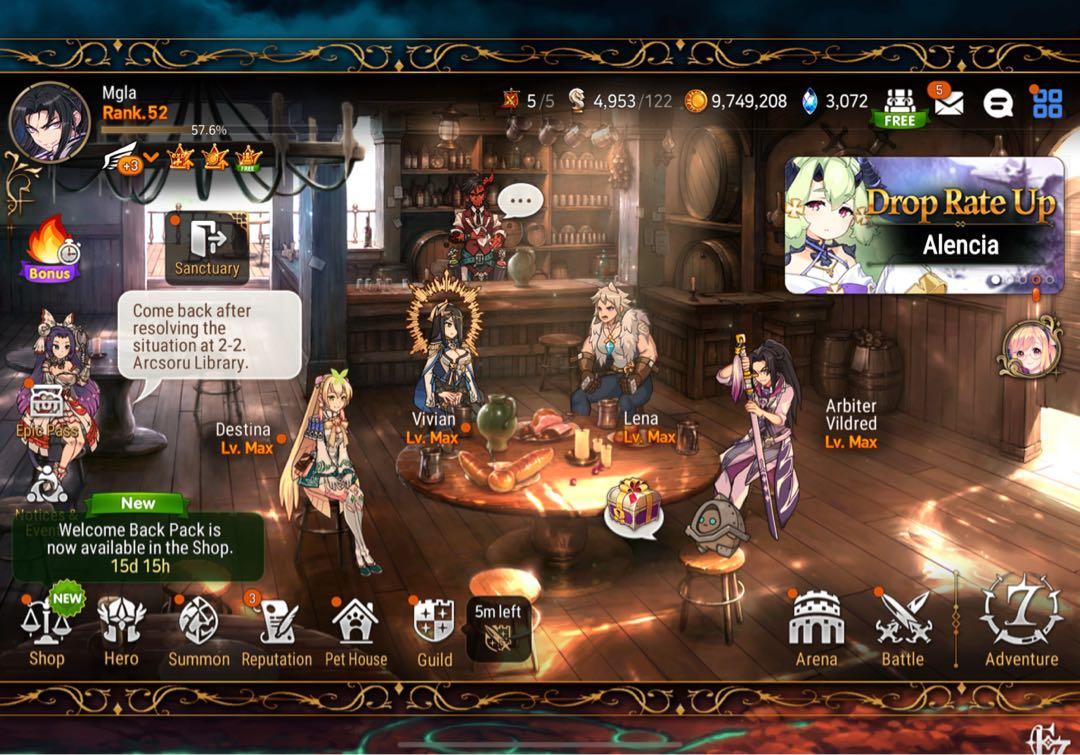Start Adventure mode
1080x755 pixels.
(x=1021, y=622)
